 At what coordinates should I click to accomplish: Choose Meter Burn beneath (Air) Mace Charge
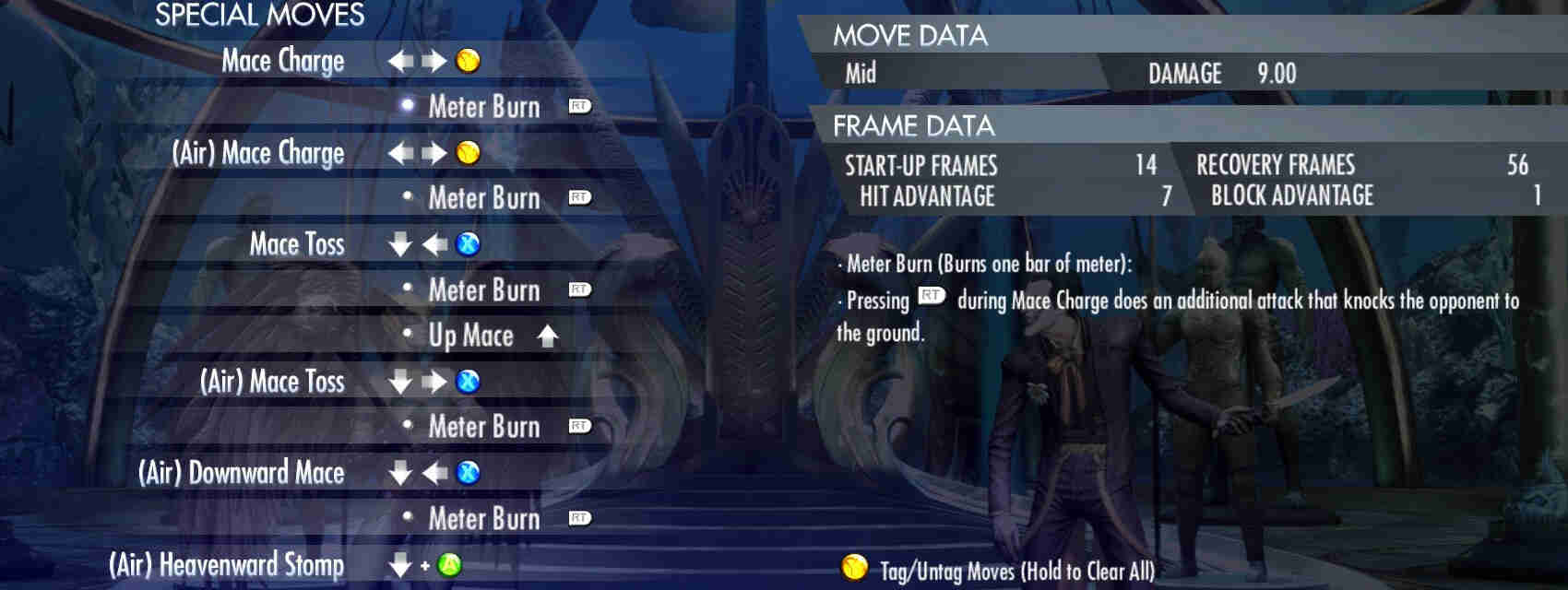pos(484,198)
